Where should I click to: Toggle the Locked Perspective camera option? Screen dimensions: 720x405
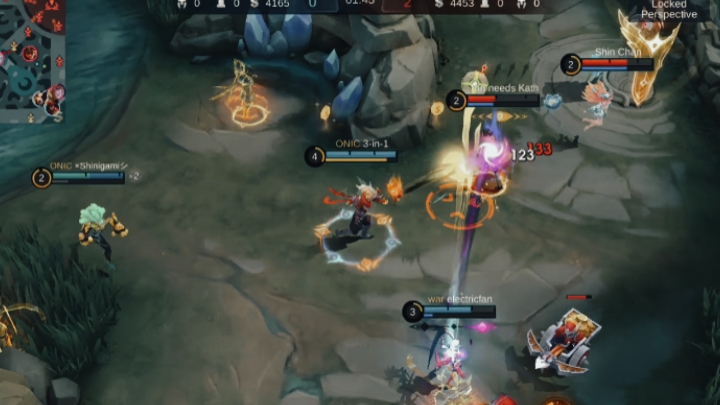669,9
